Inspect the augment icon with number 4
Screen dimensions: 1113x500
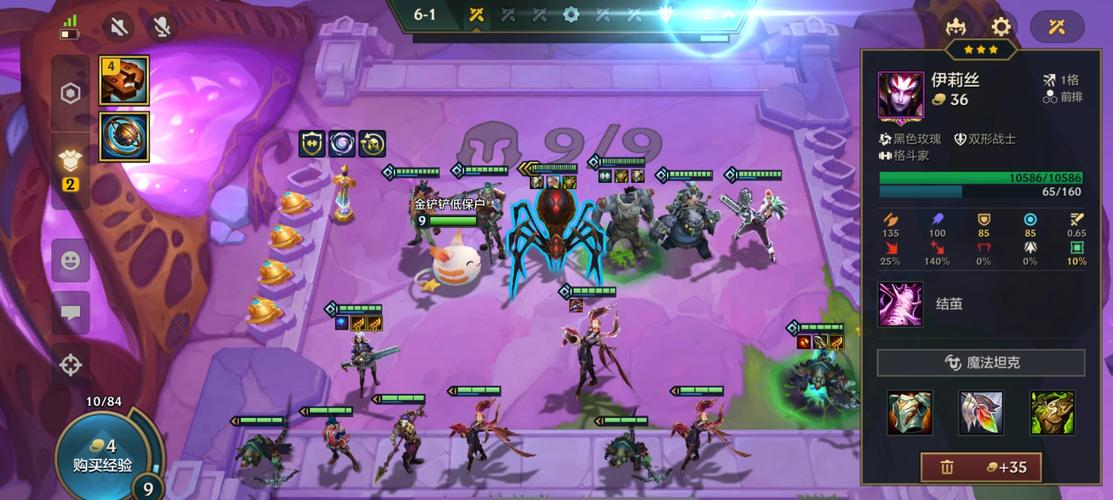tap(124, 81)
